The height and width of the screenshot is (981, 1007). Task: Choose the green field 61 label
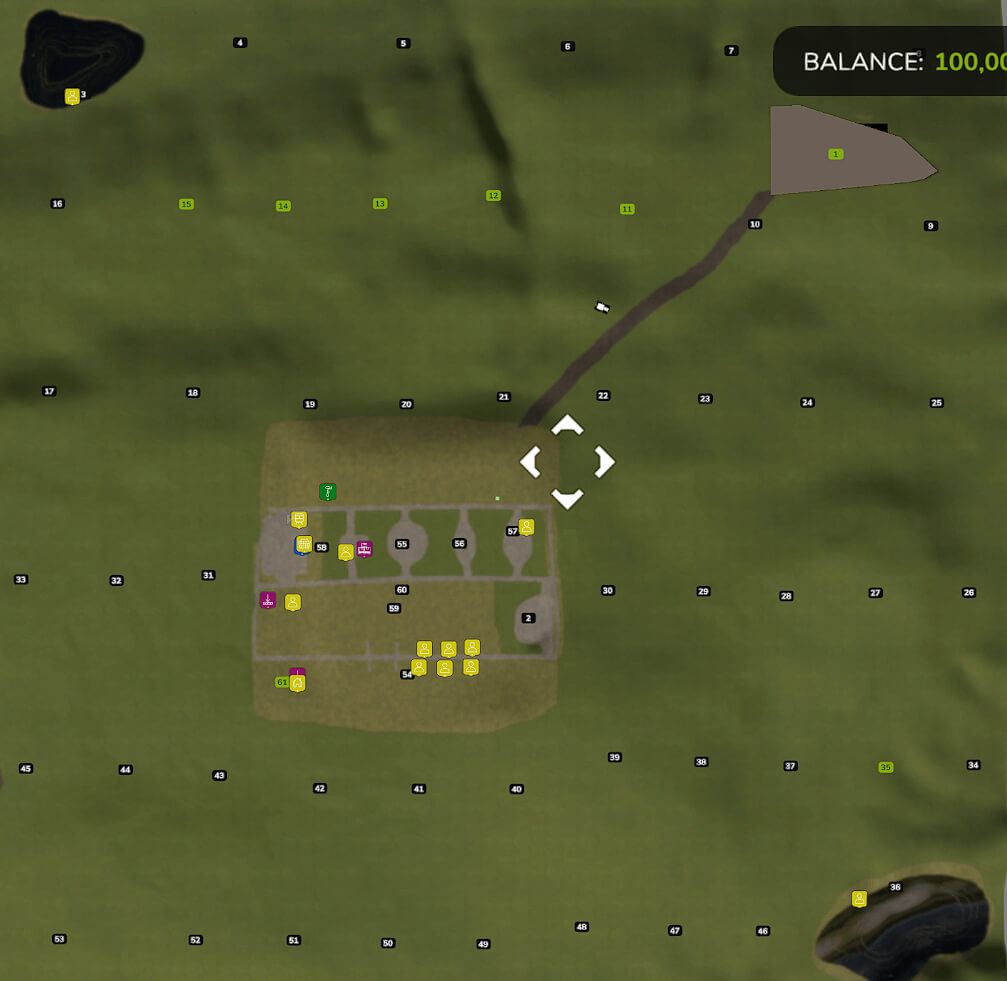[x=281, y=682]
